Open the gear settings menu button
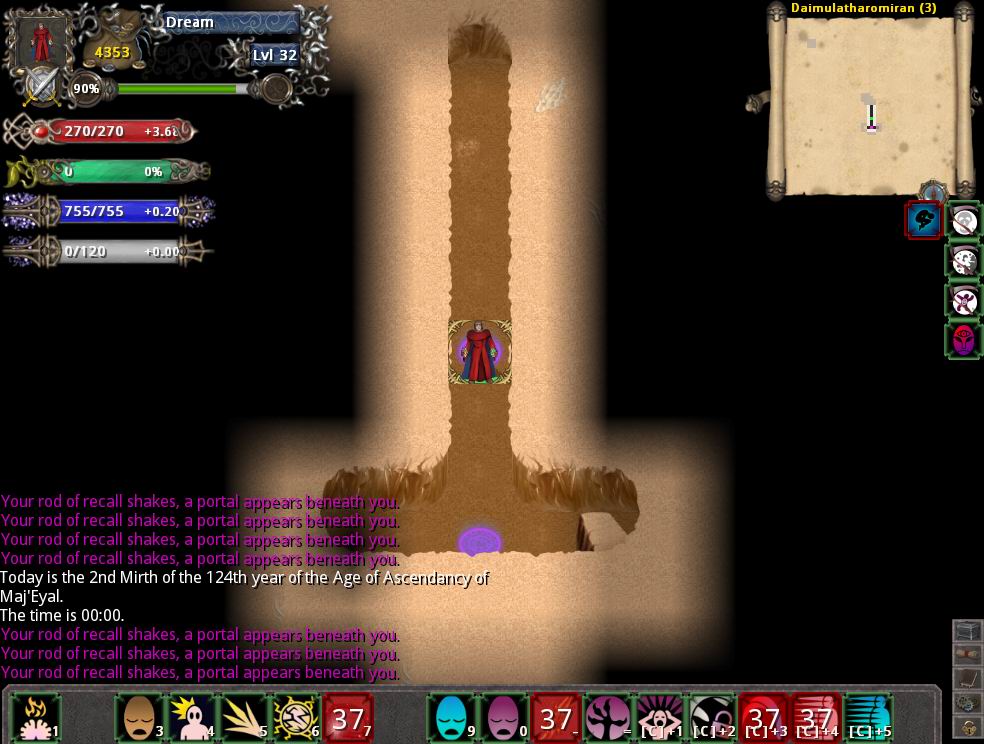Screen dimensions: 984x744 point(966,703)
